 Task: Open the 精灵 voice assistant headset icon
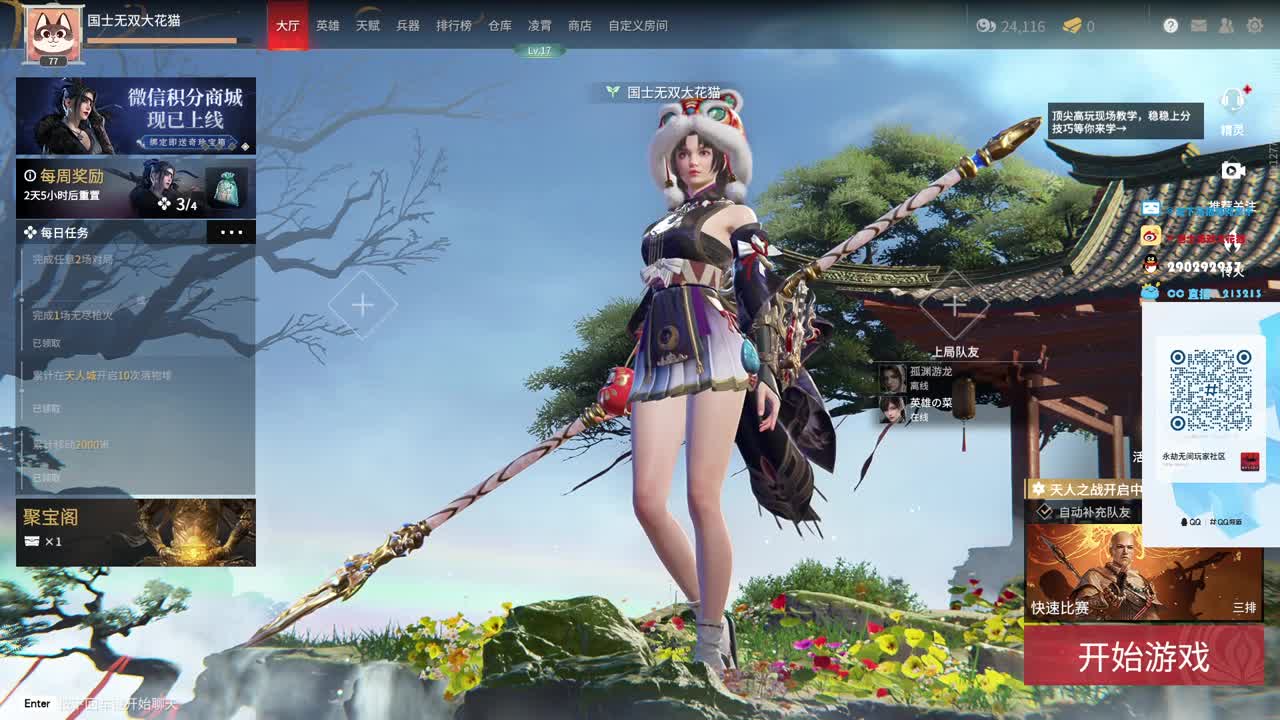[x=1232, y=100]
